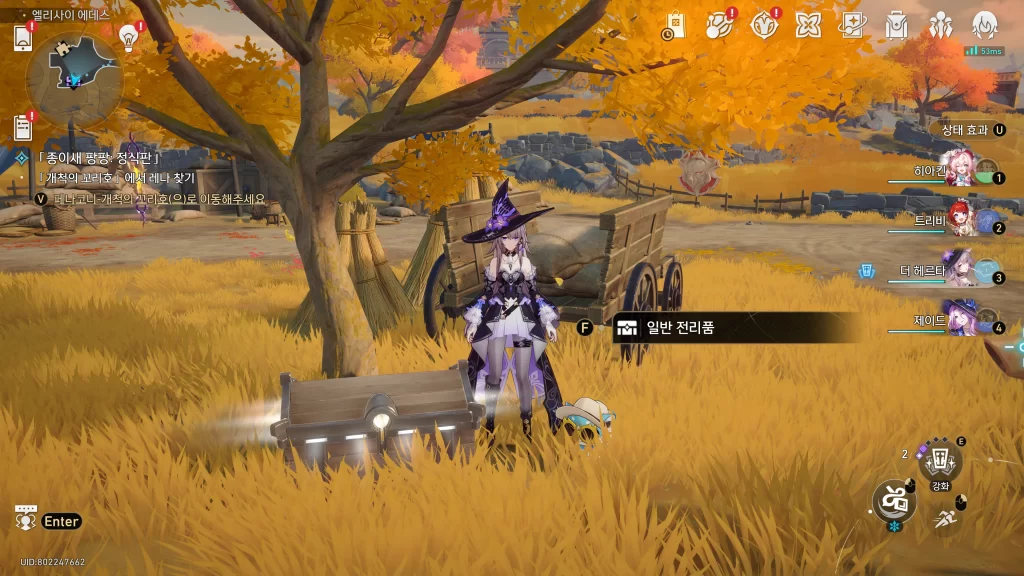The width and height of the screenshot is (1024, 576).
Task: Open the minimap of 엘리사이 에데스
Action: pos(74,79)
